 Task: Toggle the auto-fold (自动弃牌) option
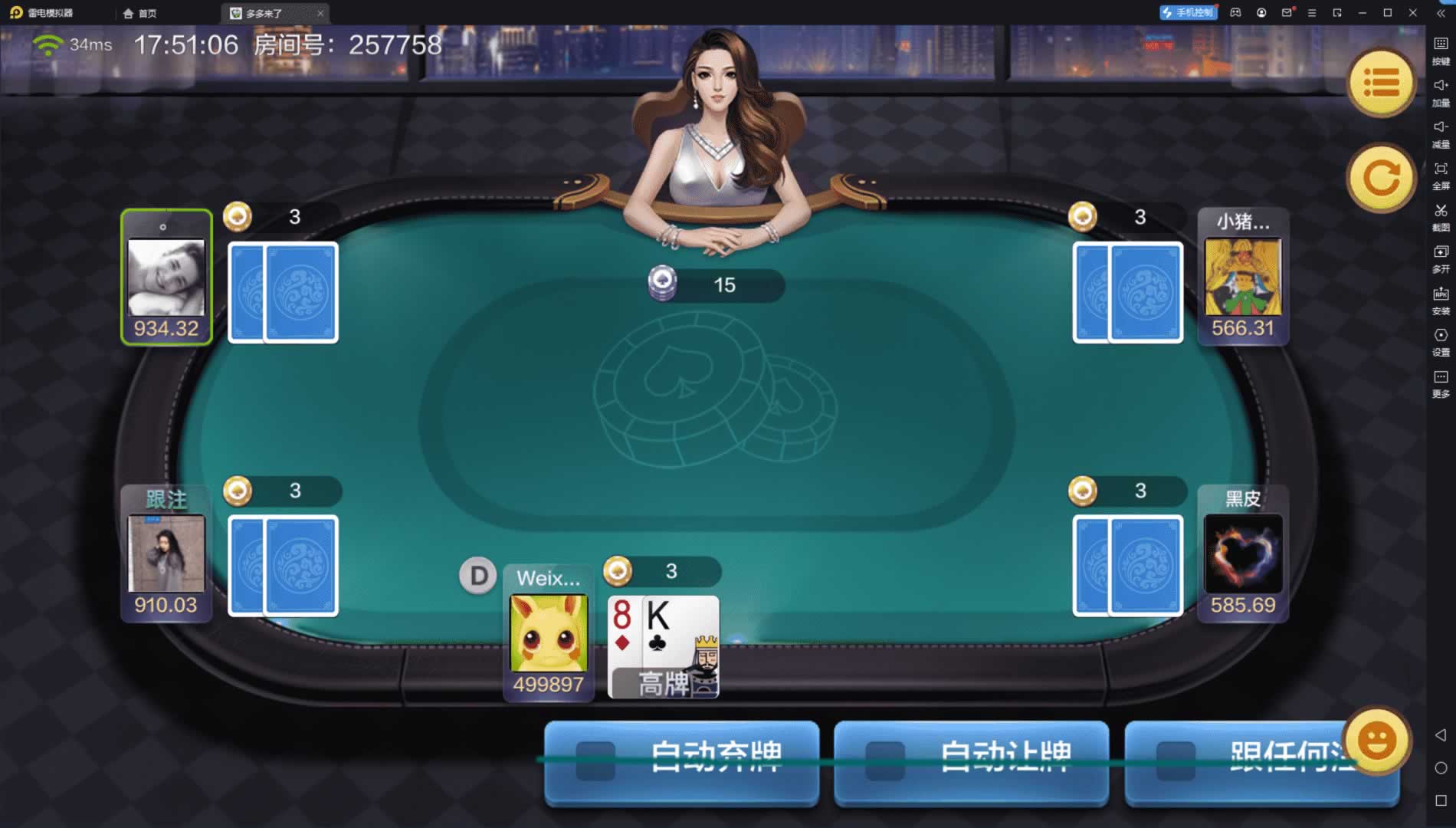point(681,761)
